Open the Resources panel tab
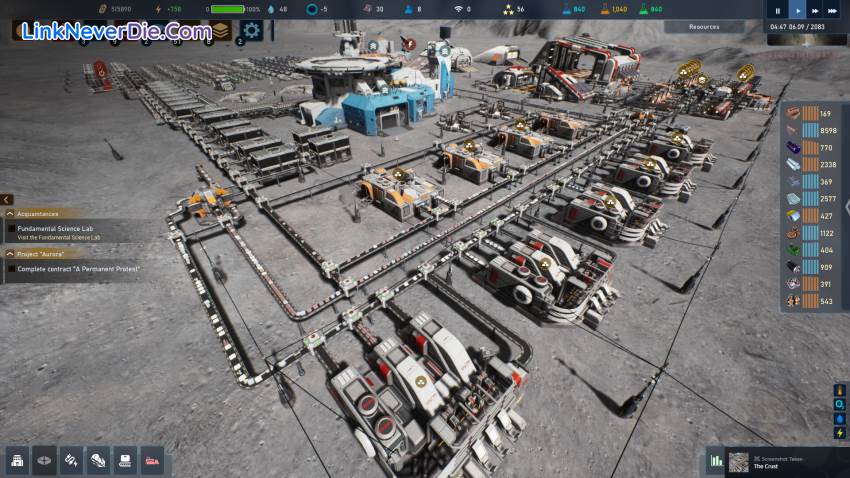 click(704, 27)
